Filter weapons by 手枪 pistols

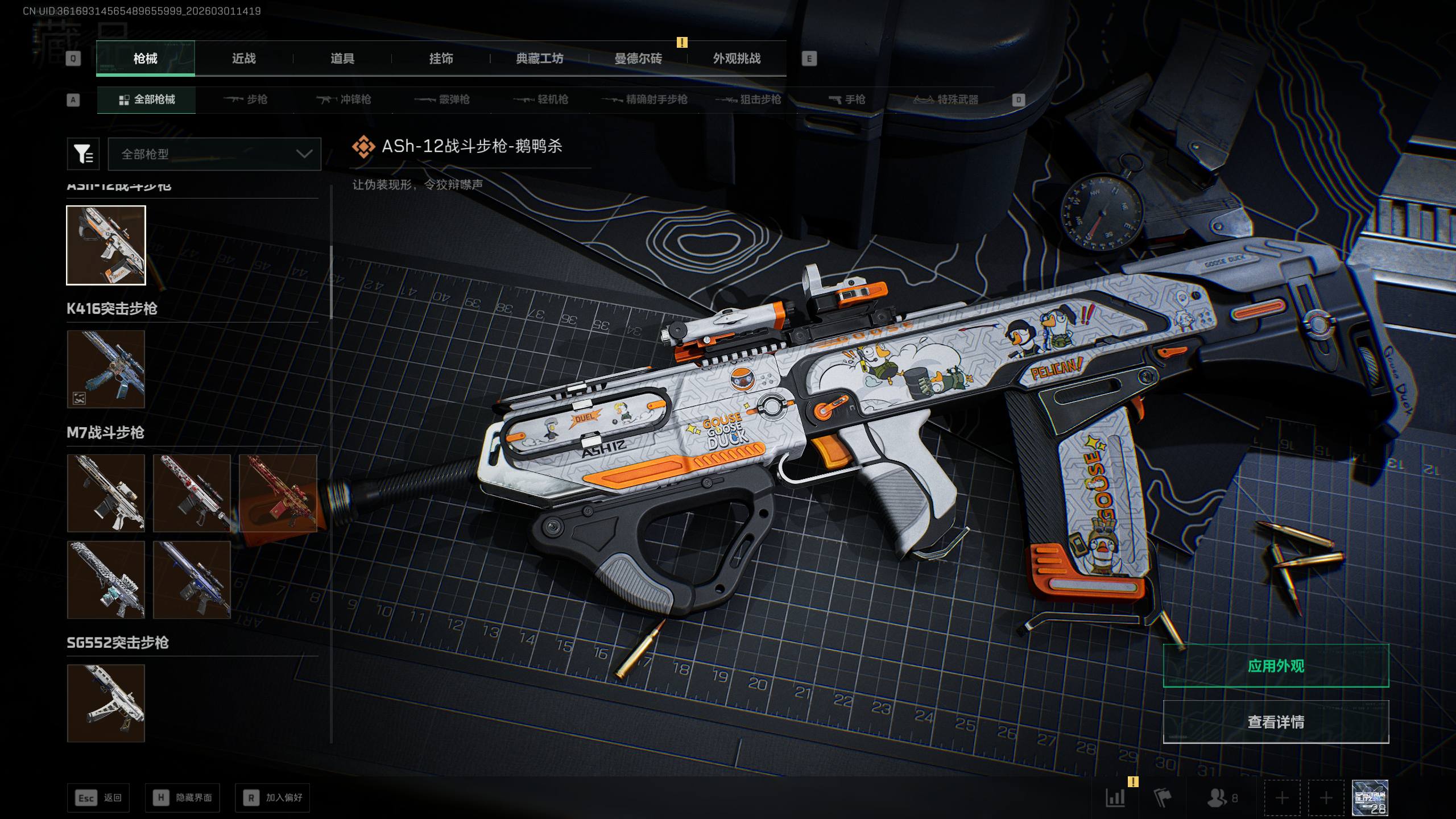847,100
